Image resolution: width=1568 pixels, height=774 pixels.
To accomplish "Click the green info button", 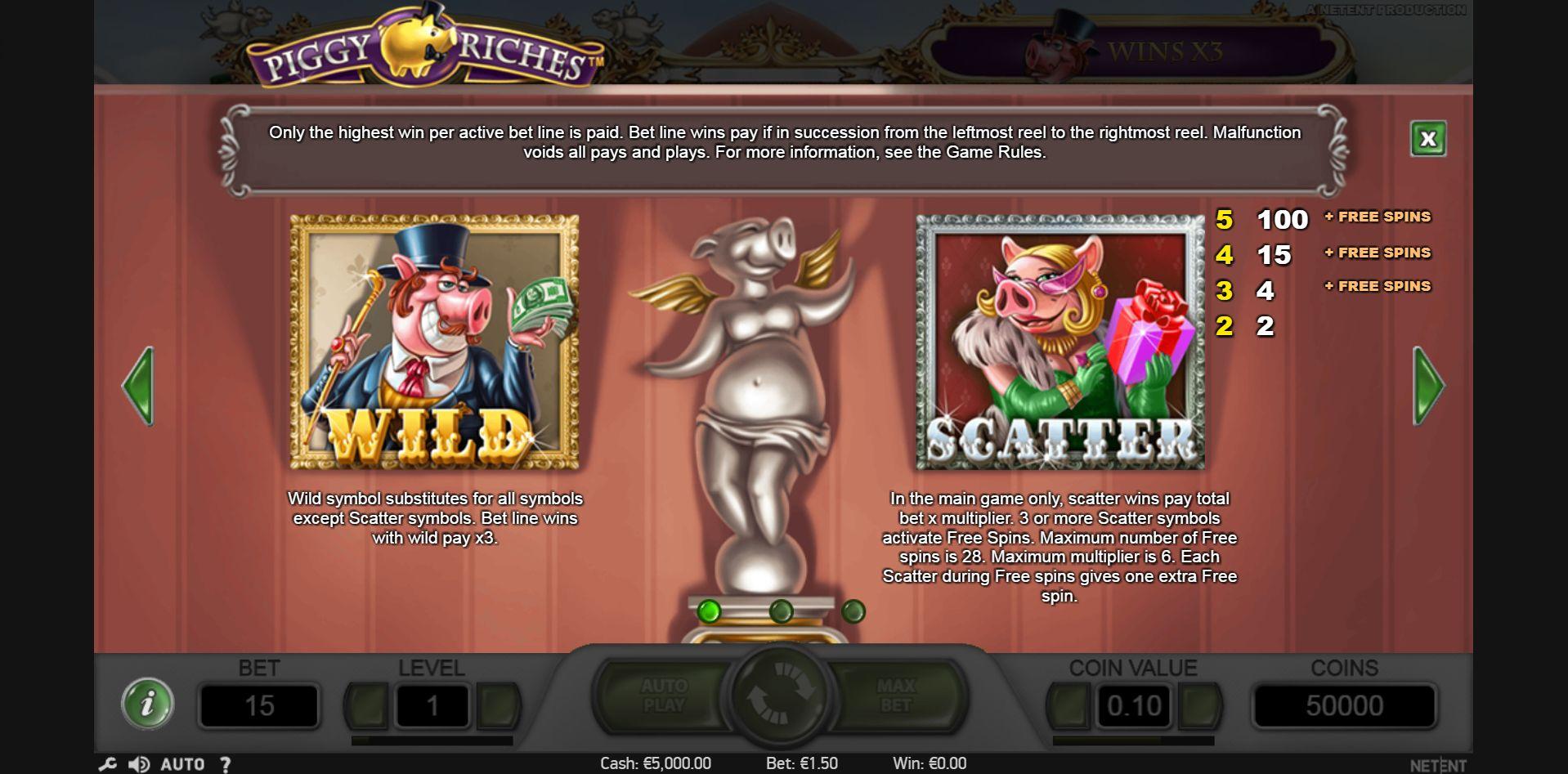I will [x=147, y=704].
